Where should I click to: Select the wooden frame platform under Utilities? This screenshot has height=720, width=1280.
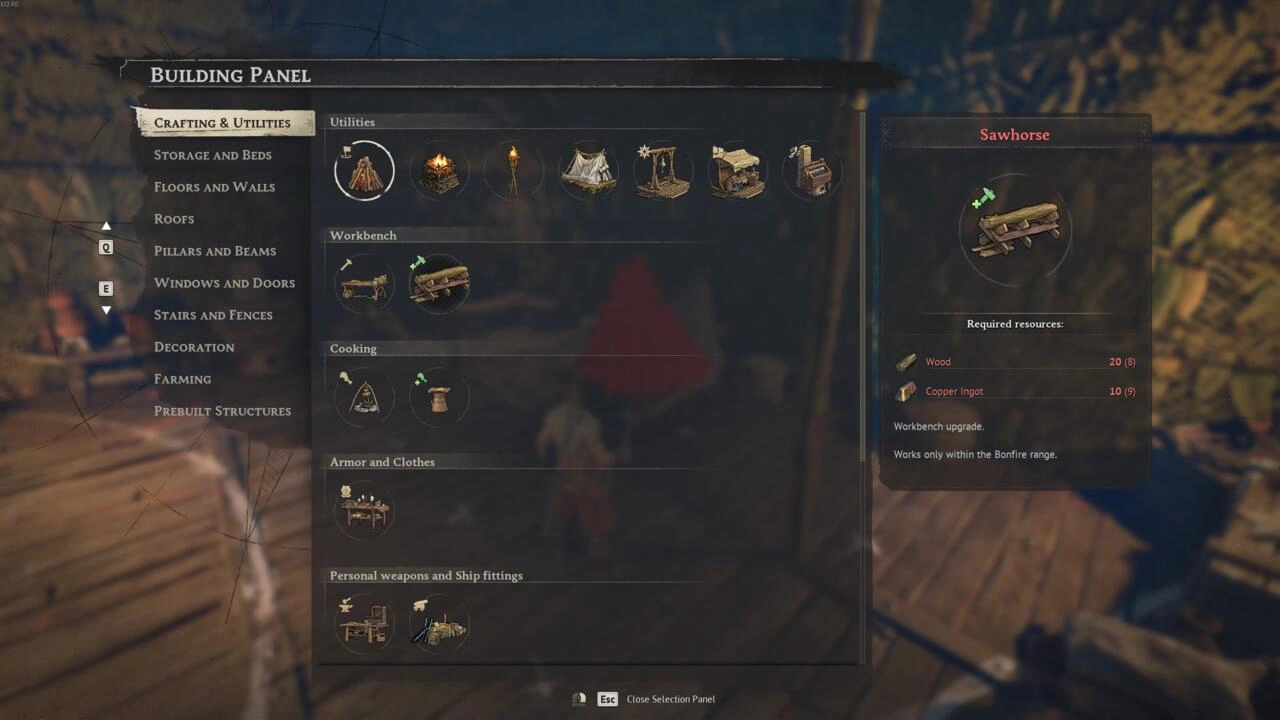(x=662, y=171)
